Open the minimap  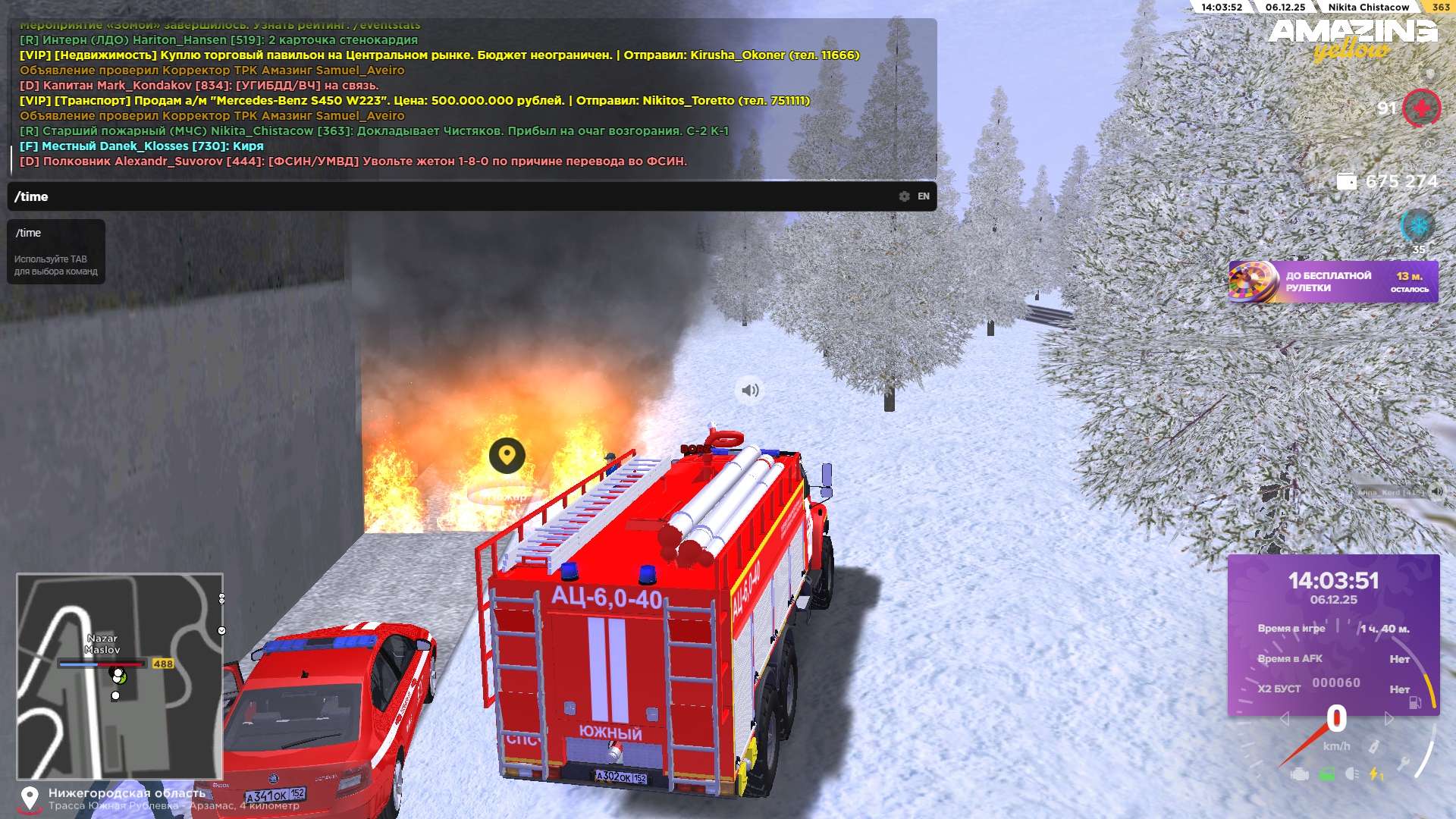click(120, 676)
